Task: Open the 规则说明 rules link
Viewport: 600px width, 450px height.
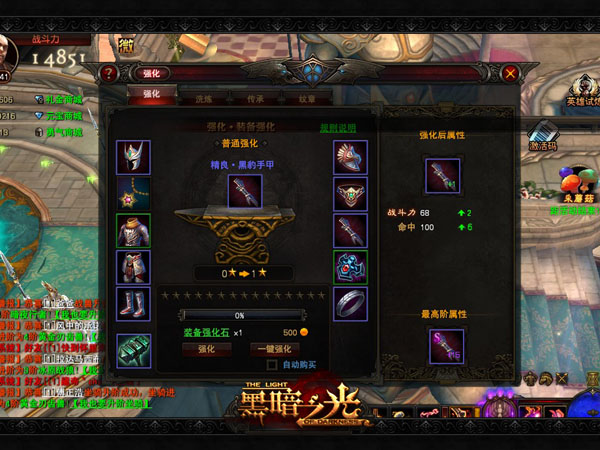Action: click(x=336, y=128)
